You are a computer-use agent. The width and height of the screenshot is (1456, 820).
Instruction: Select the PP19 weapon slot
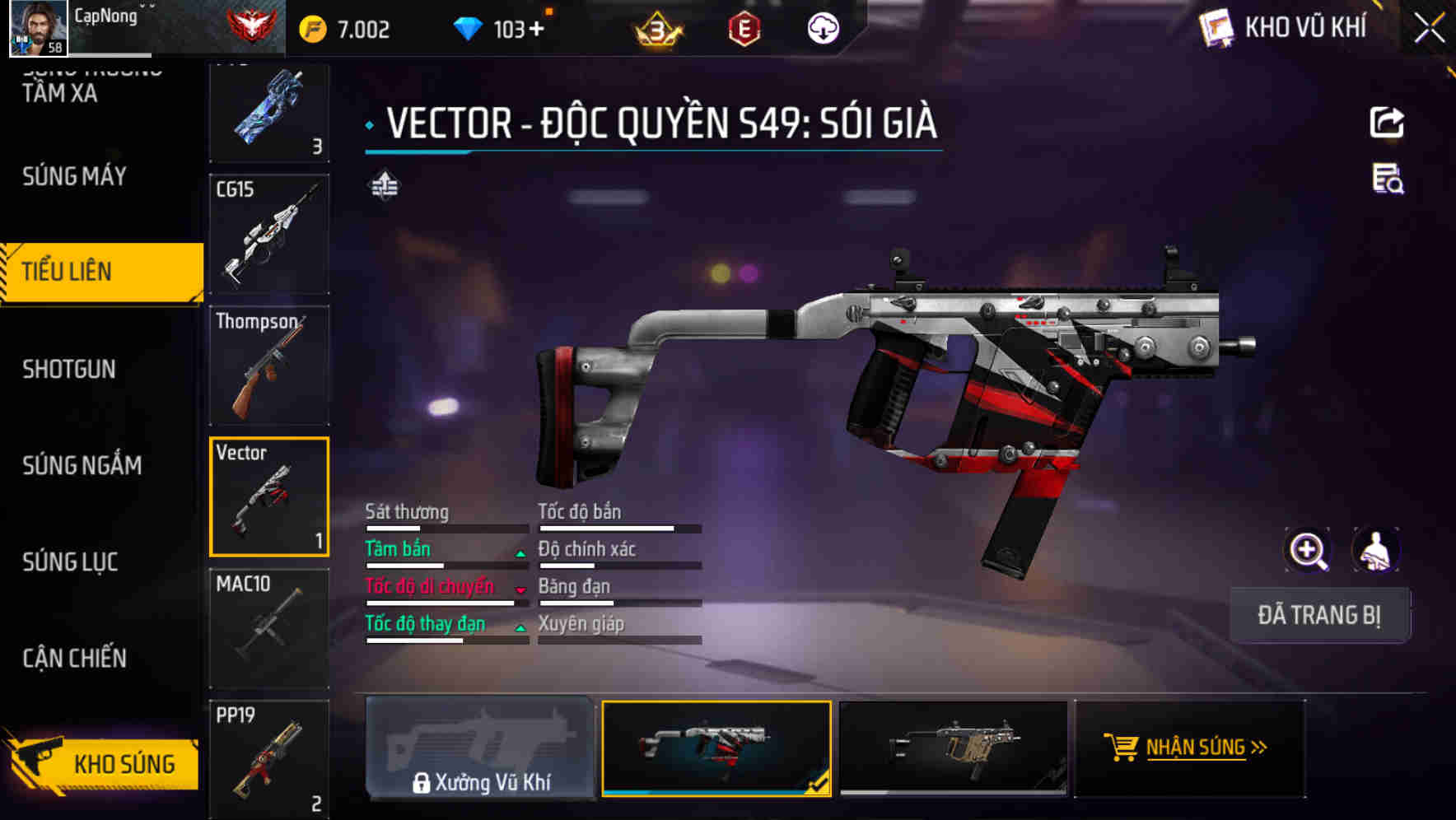[x=269, y=759]
